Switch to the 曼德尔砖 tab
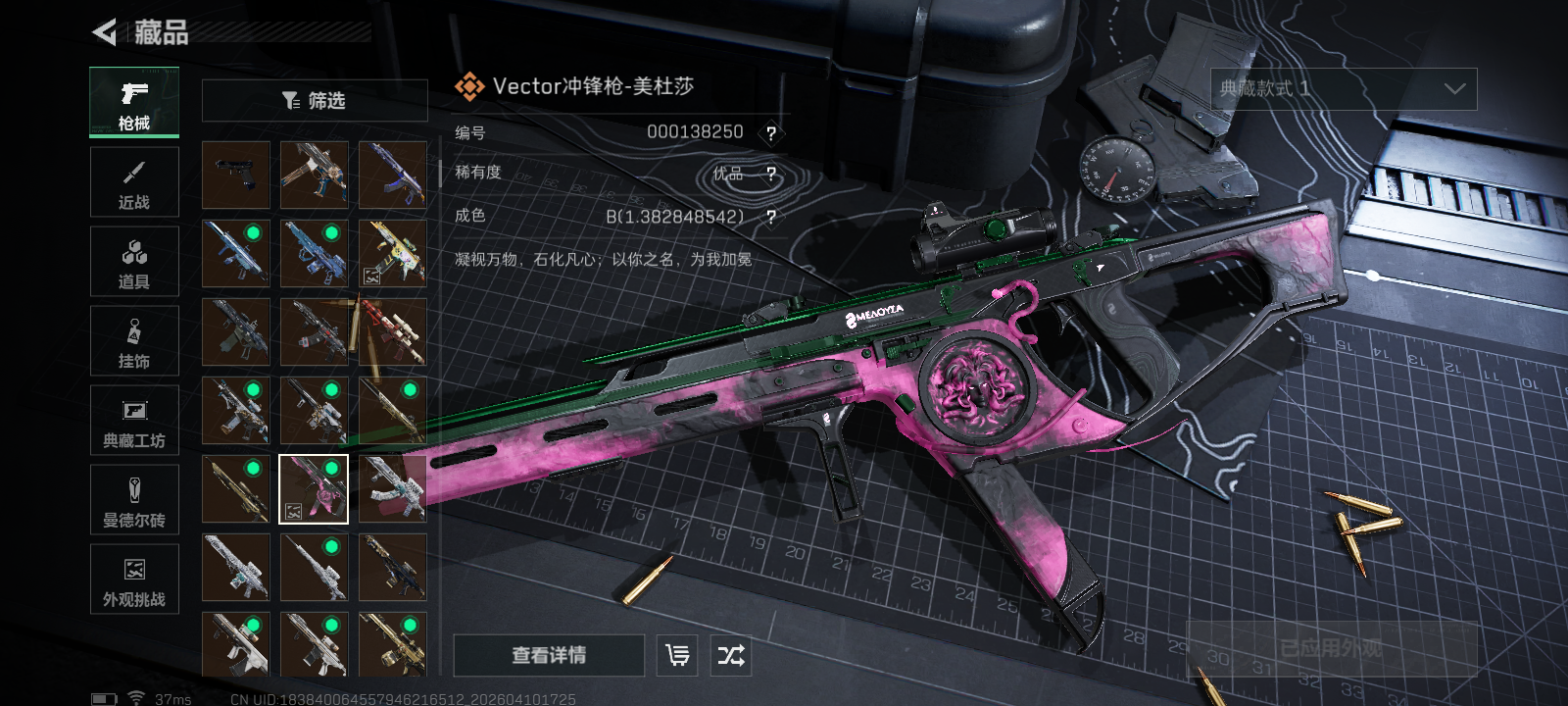Image resolution: width=1568 pixels, height=706 pixels. pos(134,500)
